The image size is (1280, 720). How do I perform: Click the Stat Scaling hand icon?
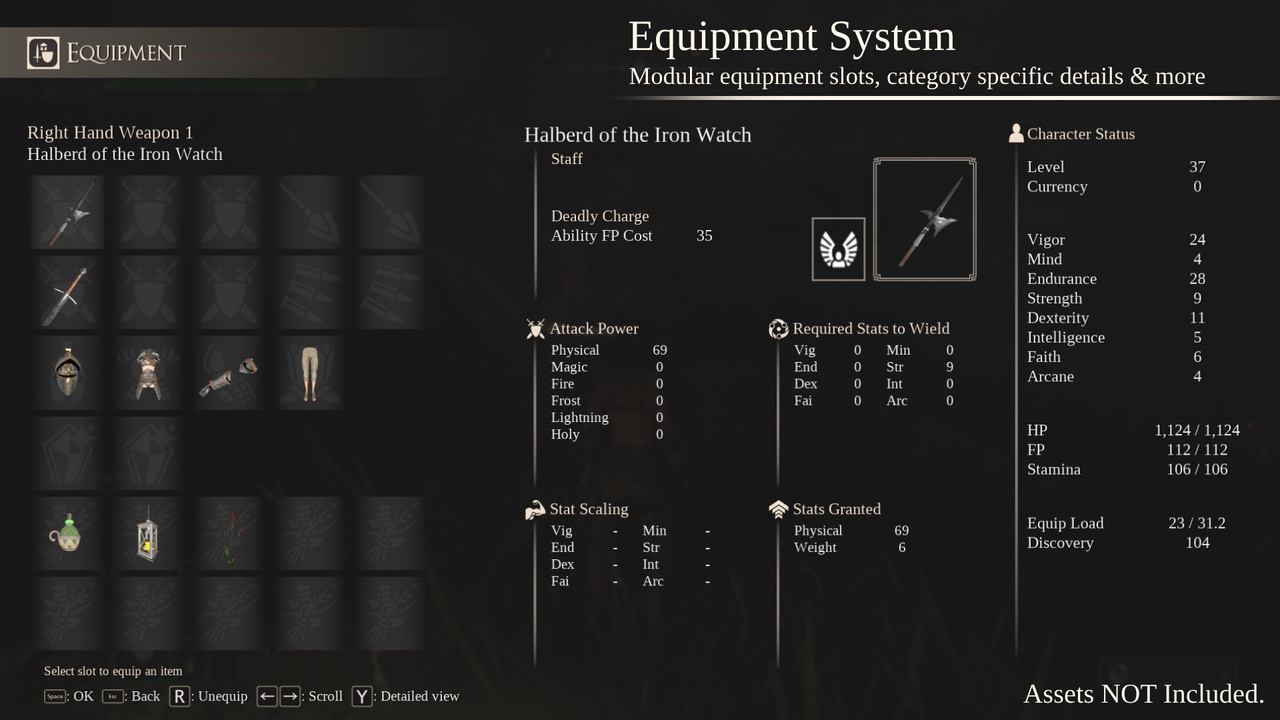[x=536, y=508]
